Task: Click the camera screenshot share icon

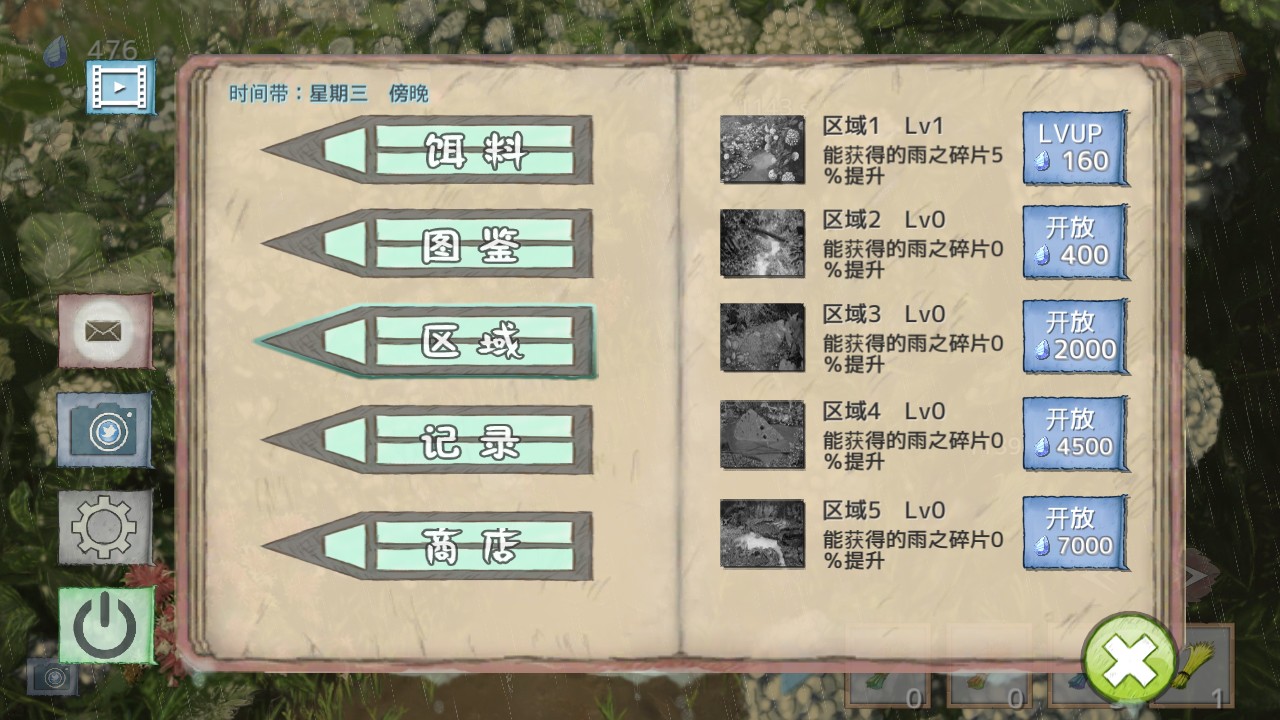Action: coord(104,428)
